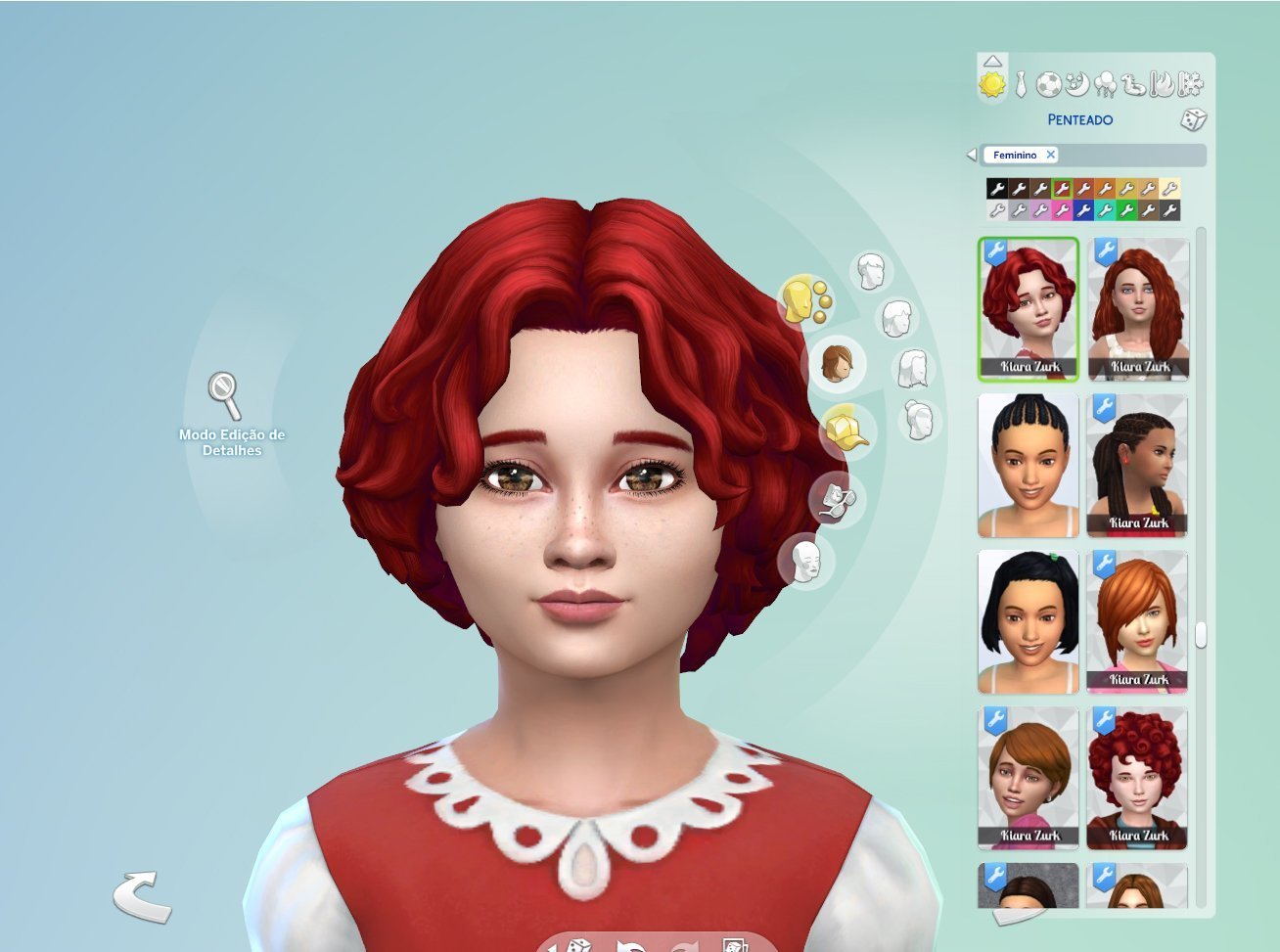Screen dimensions: 1280x952
Task: Choose the updo hair length filter icon
Action: click(919, 421)
